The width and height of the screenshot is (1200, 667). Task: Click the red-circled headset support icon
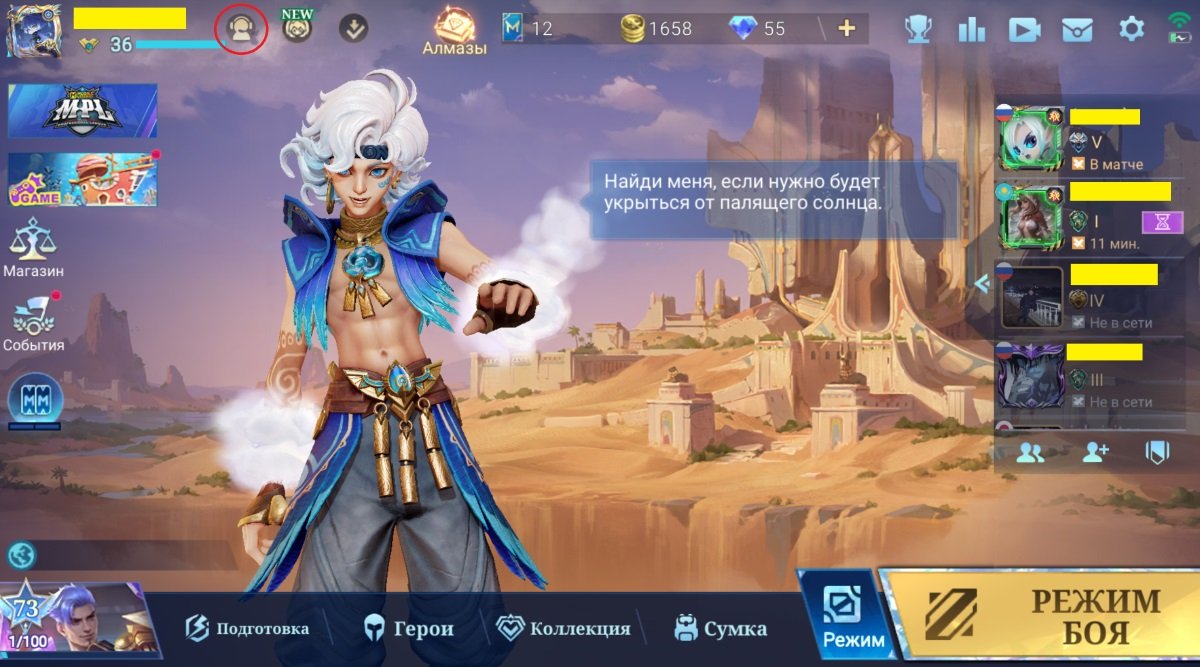(241, 29)
